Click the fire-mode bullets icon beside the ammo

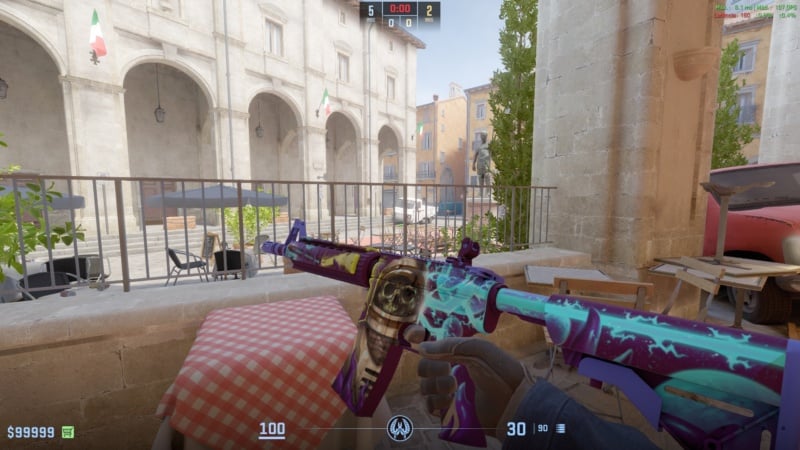click(560, 429)
